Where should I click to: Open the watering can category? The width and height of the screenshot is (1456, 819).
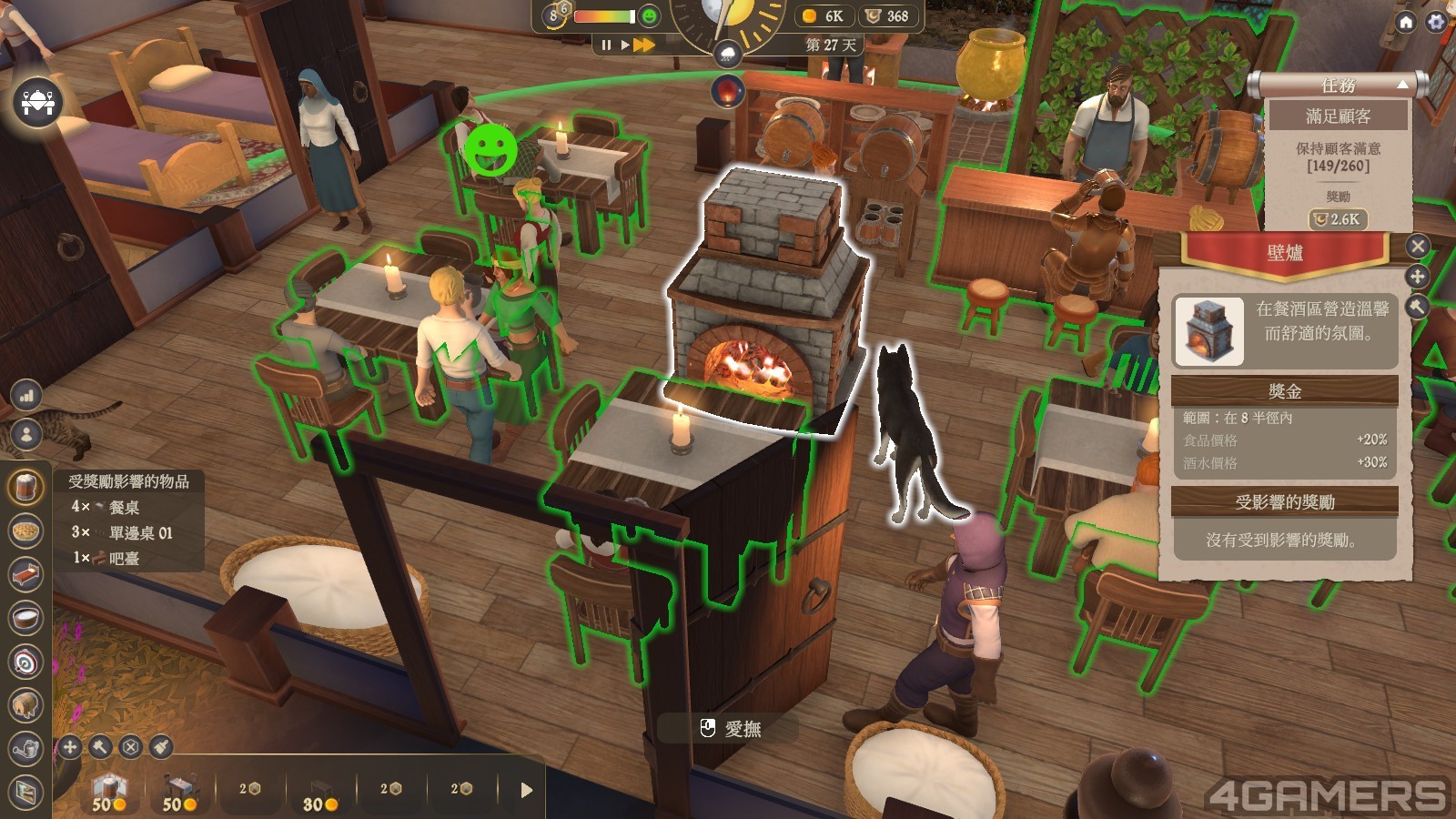point(25,749)
